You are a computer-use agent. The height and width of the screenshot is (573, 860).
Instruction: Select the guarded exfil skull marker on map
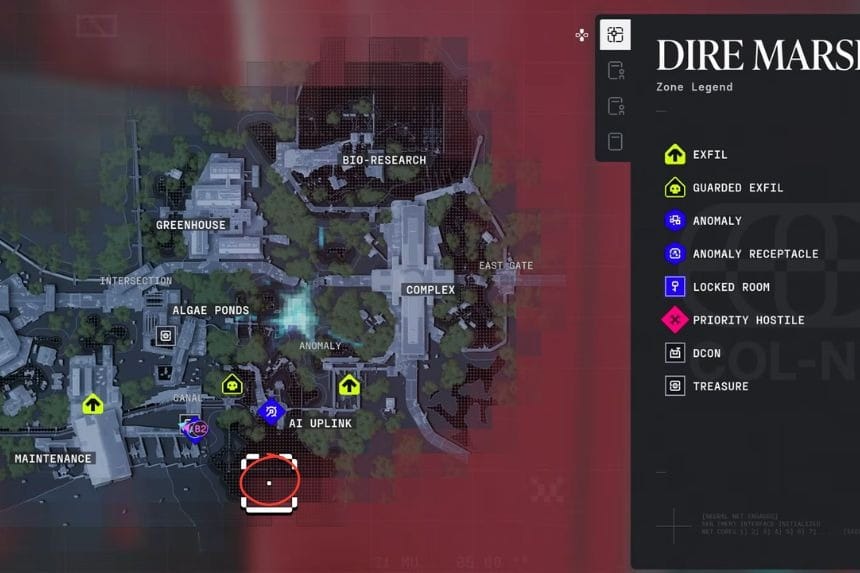pyautogui.click(x=232, y=384)
